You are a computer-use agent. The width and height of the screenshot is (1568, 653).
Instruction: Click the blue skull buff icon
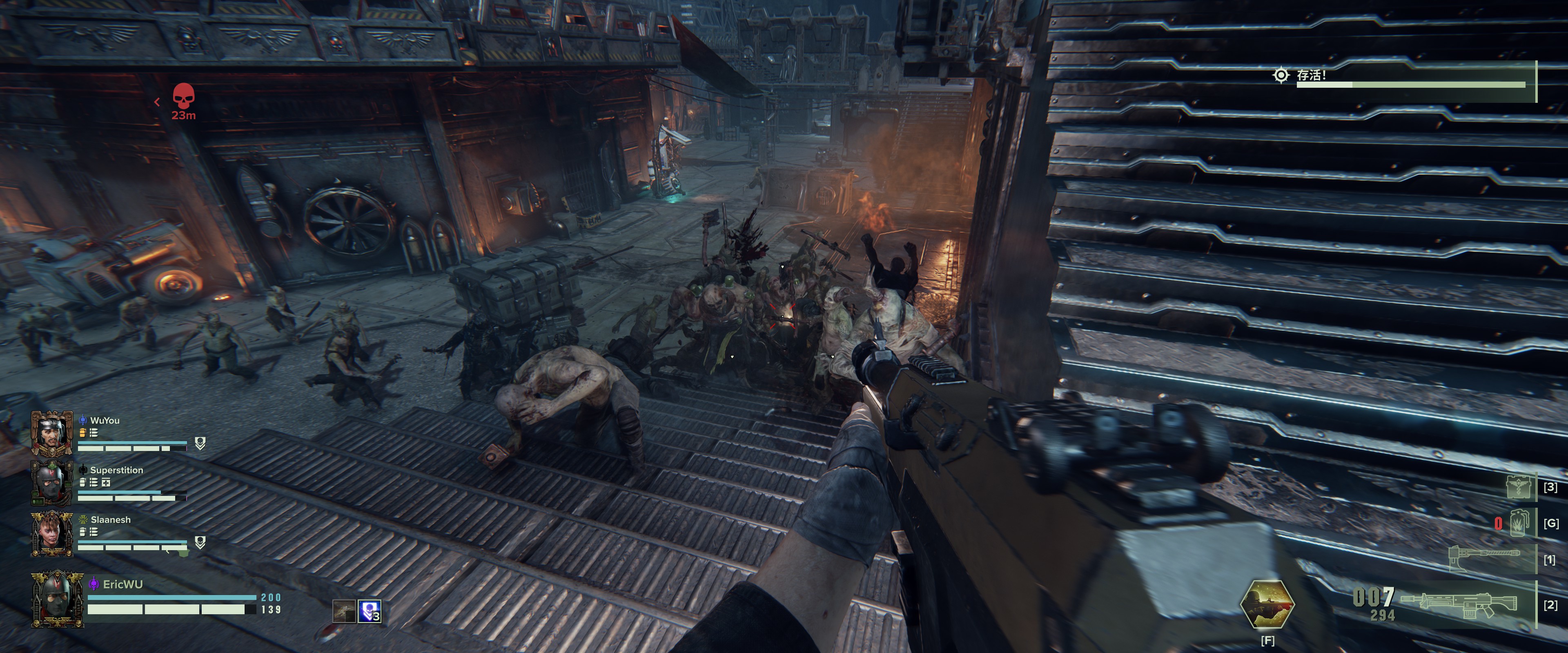[369, 611]
